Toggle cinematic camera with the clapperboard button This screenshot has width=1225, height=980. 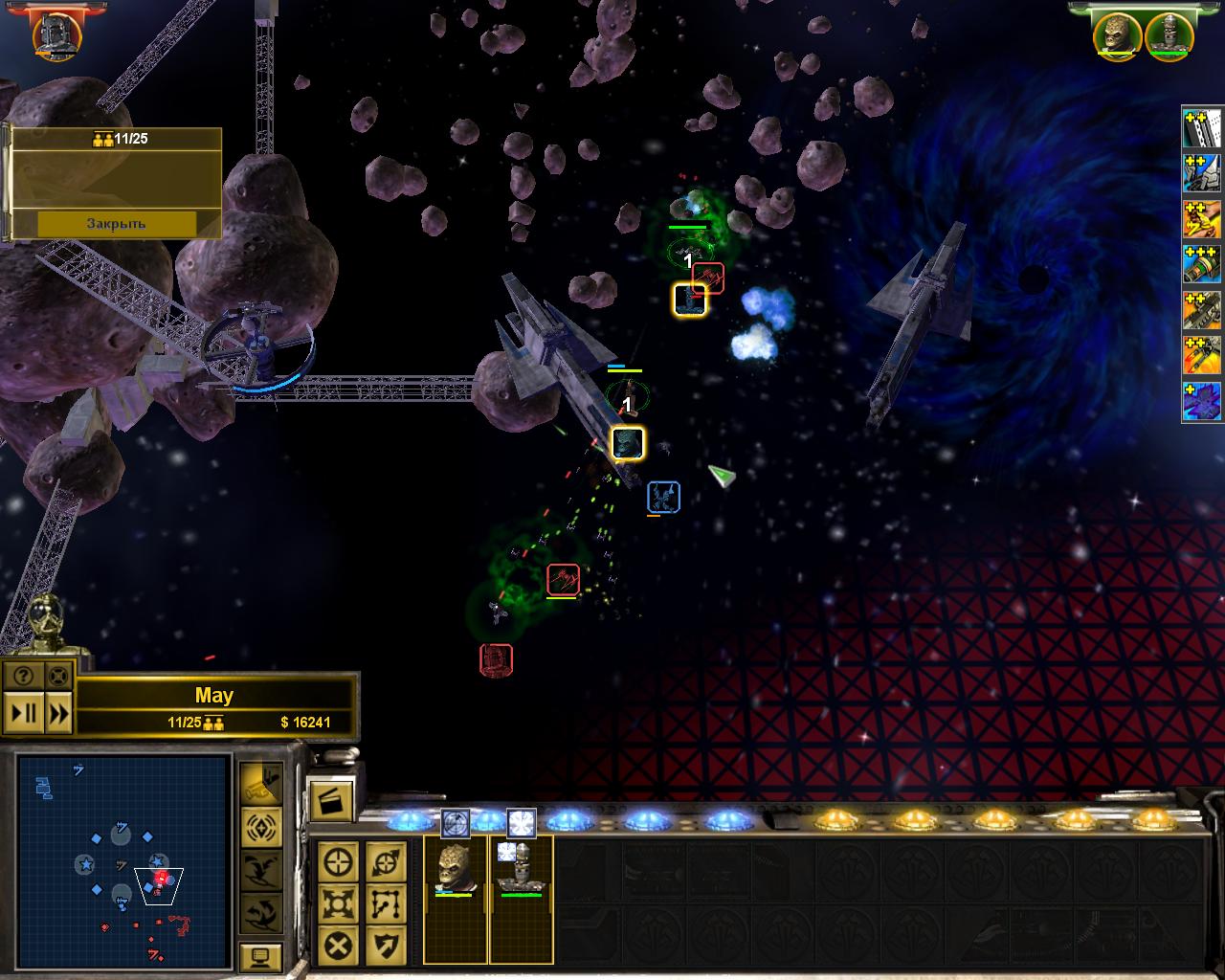tap(331, 800)
